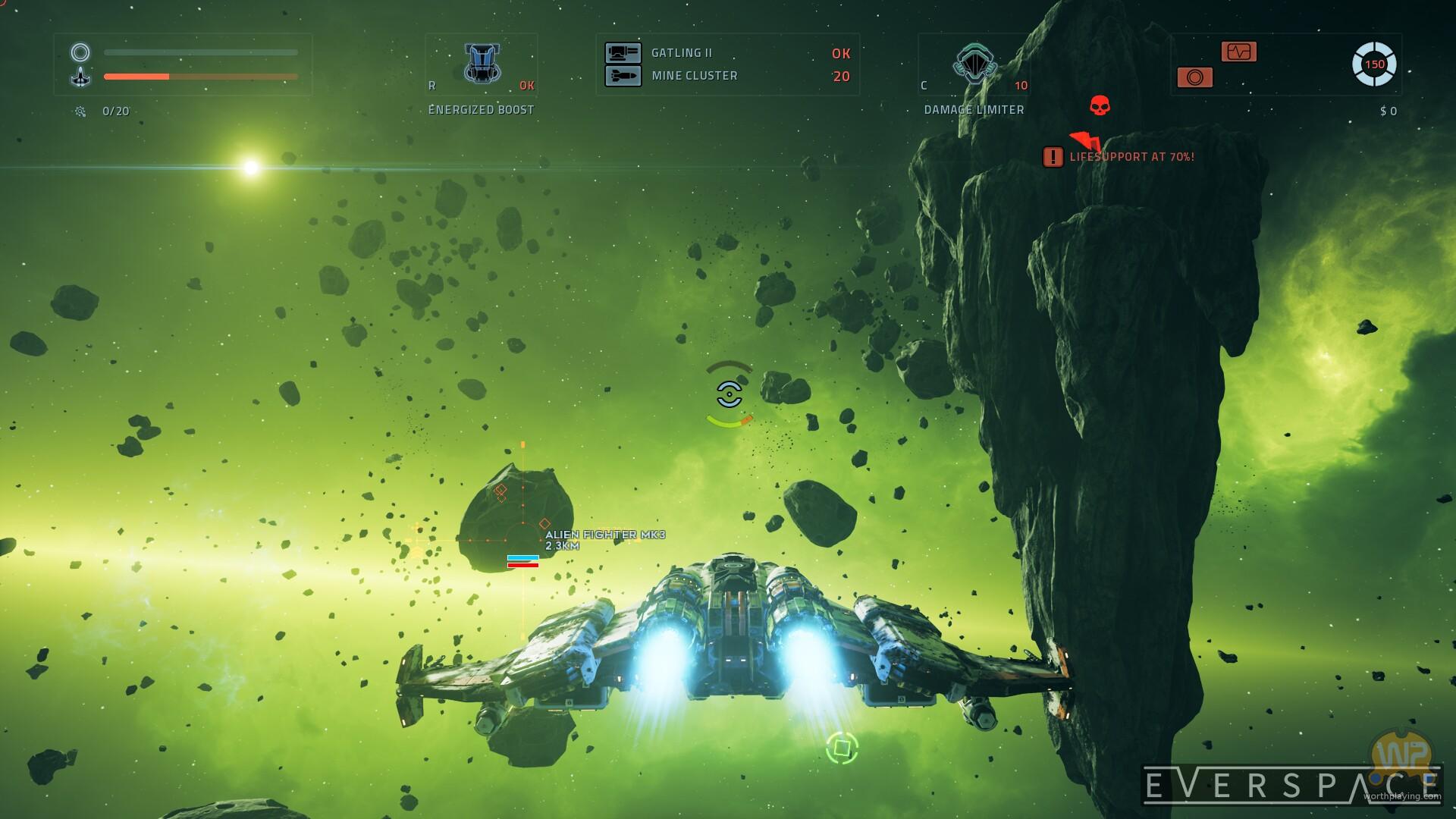Screen dimensions: 1456x819
Task: Click the red heartbeat monitor status icon
Action: tap(1239, 52)
